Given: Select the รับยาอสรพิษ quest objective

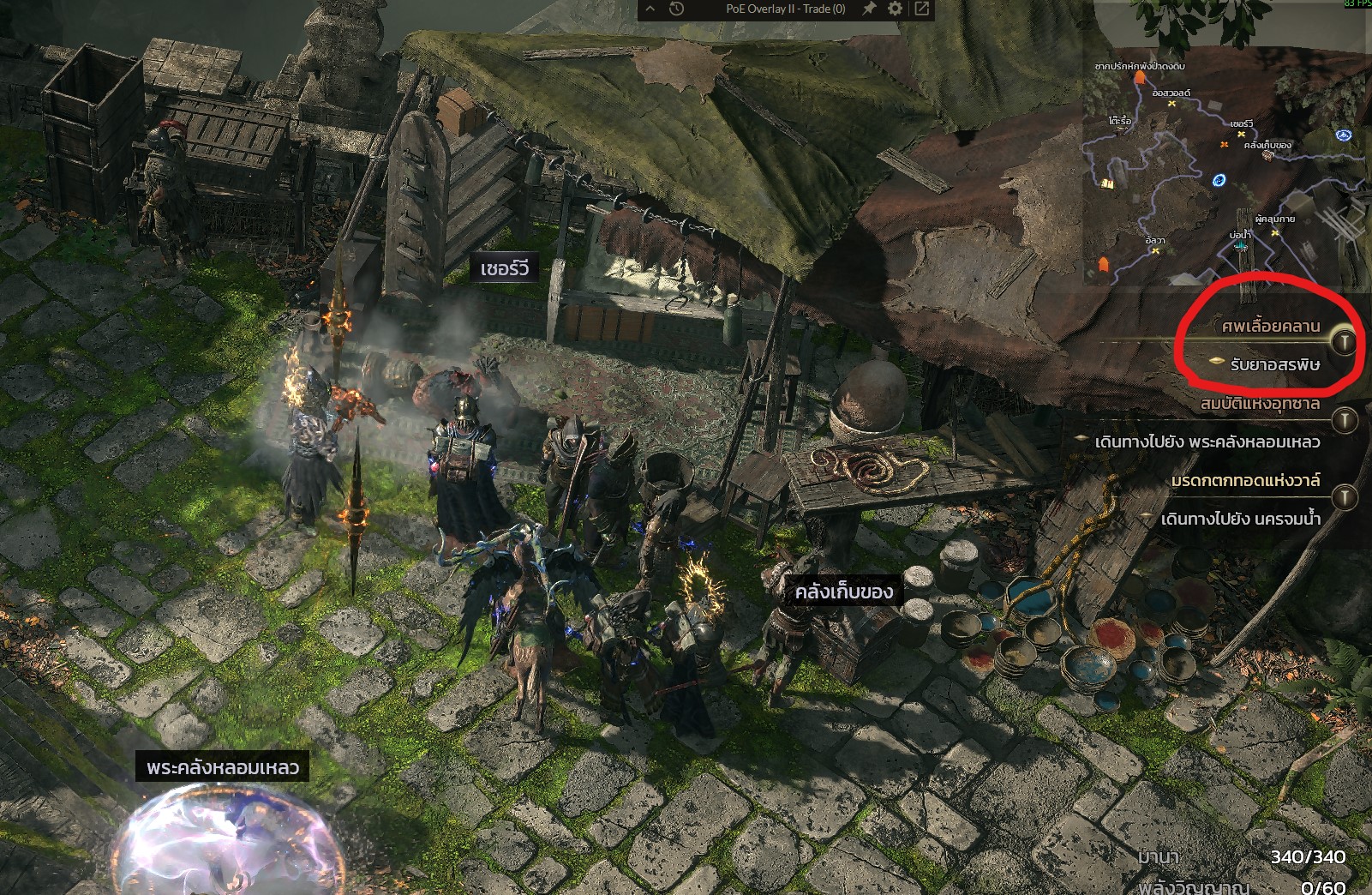Looking at the screenshot, I should 1274,364.
